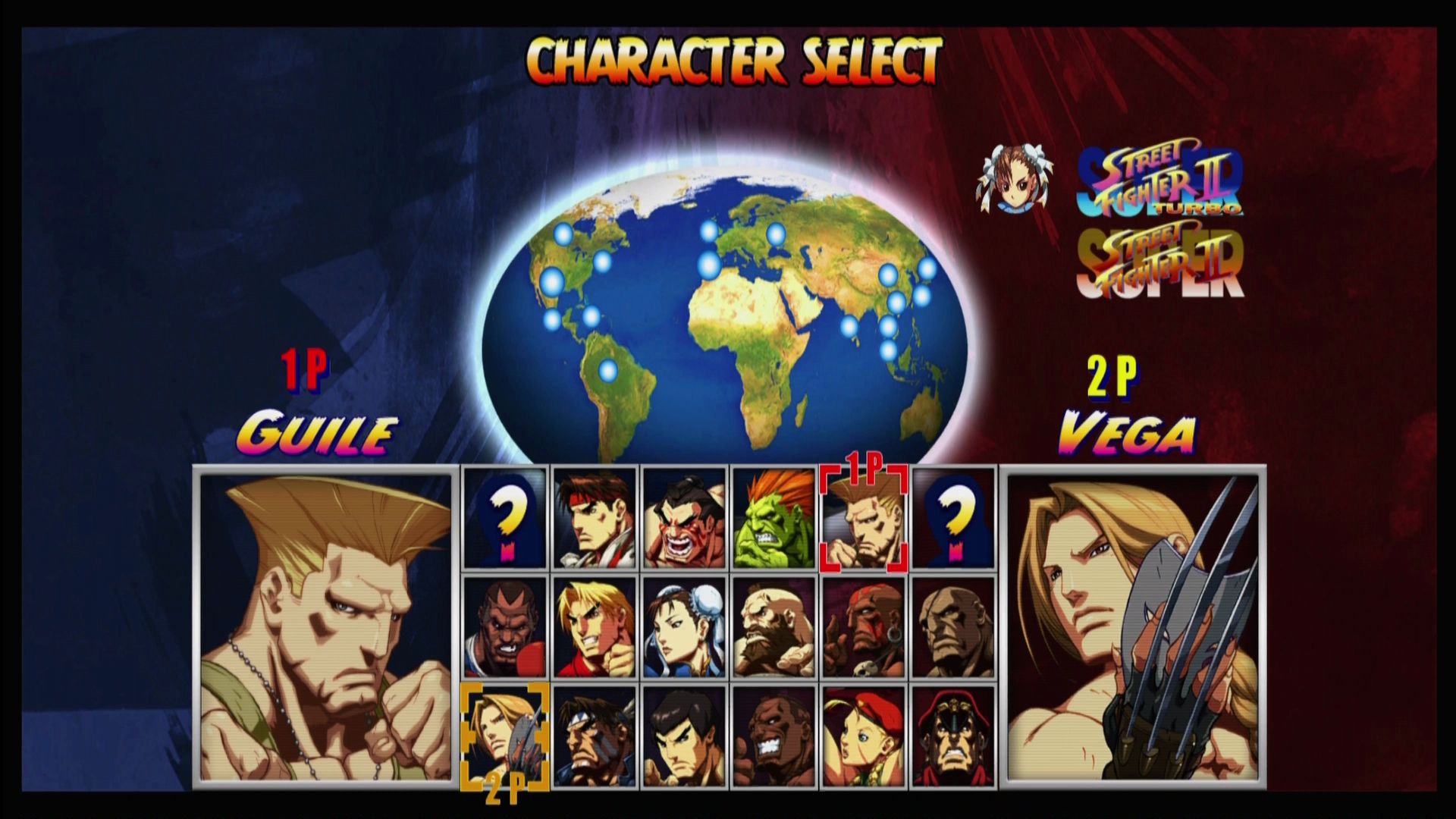Choose T. Hawk's portrait

click(595, 736)
